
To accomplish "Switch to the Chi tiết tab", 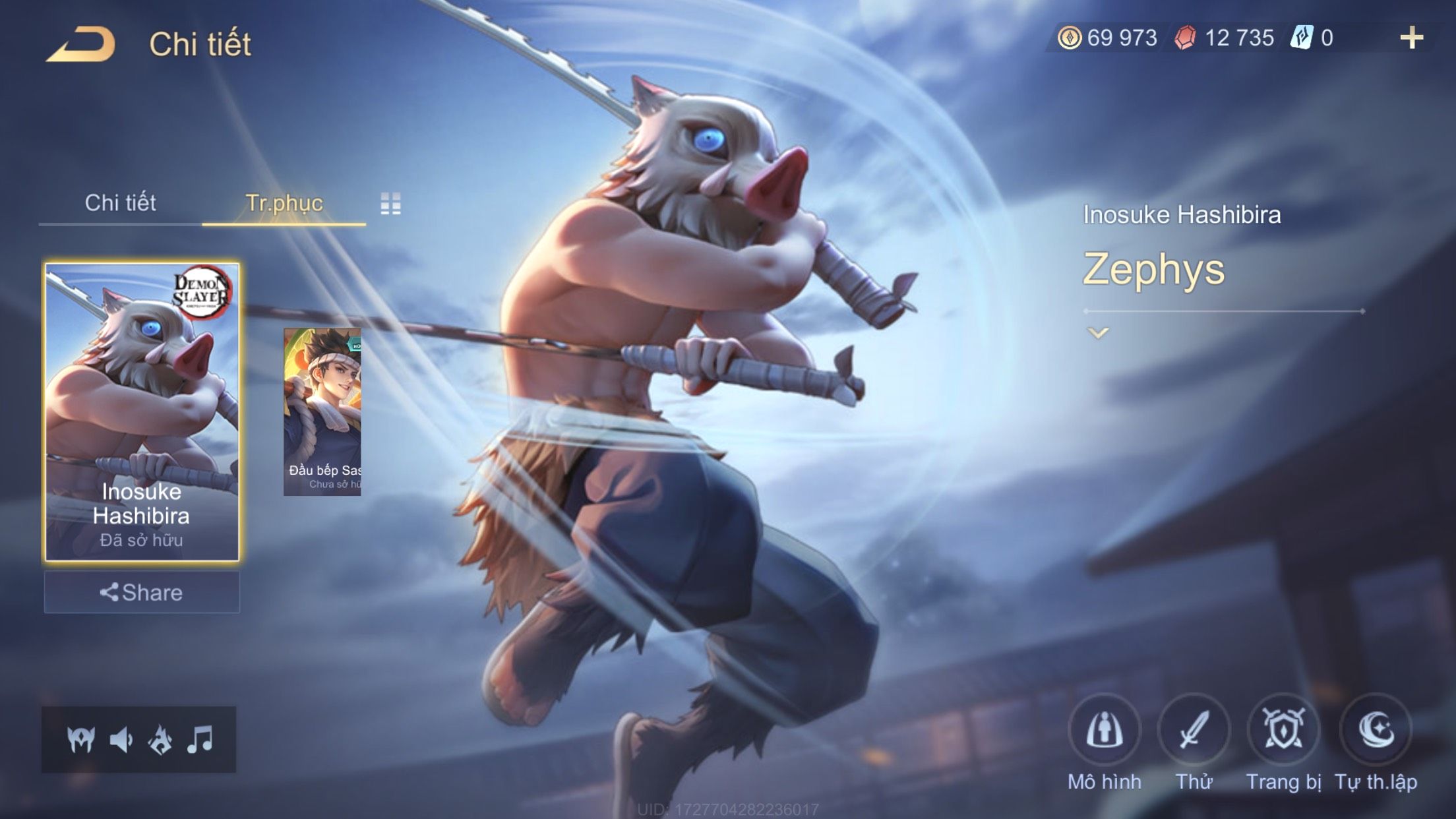I will pyautogui.click(x=120, y=203).
